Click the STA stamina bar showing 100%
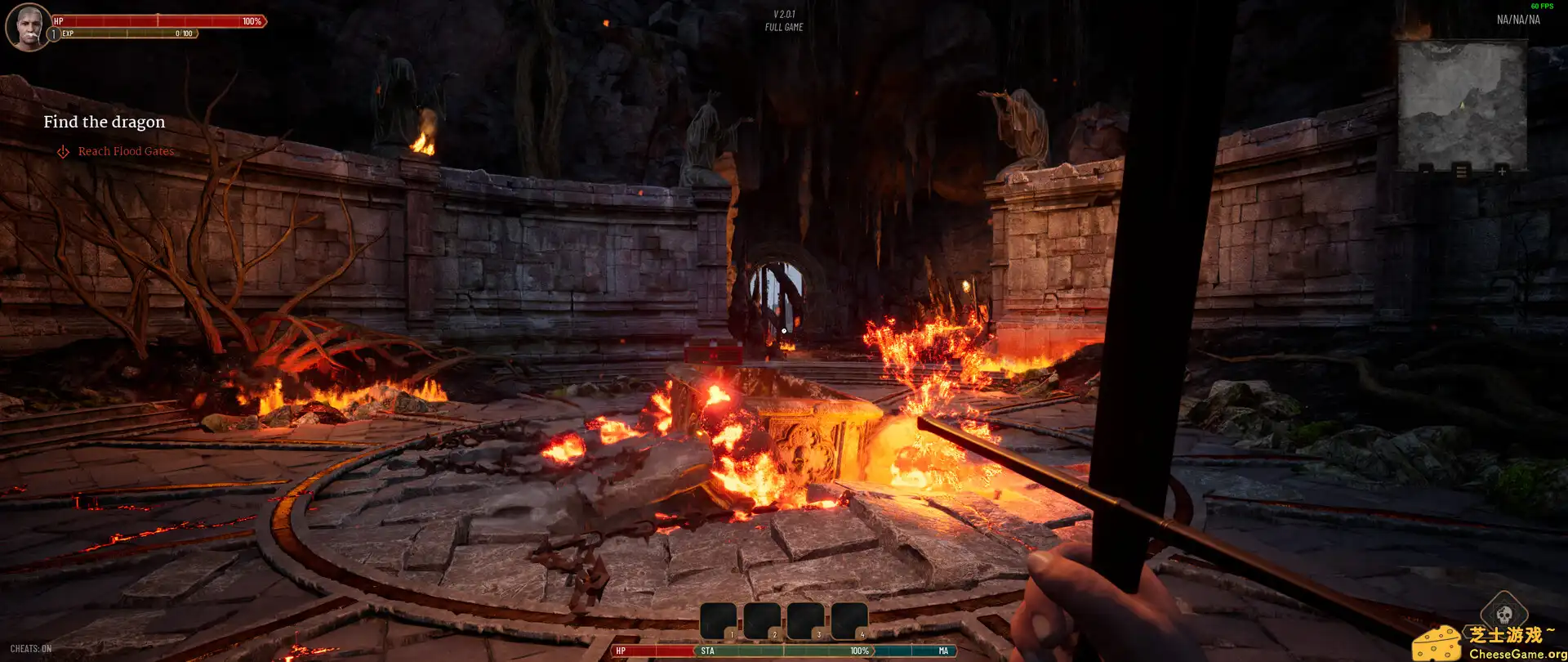Image resolution: width=1568 pixels, height=662 pixels. pos(784,651)
